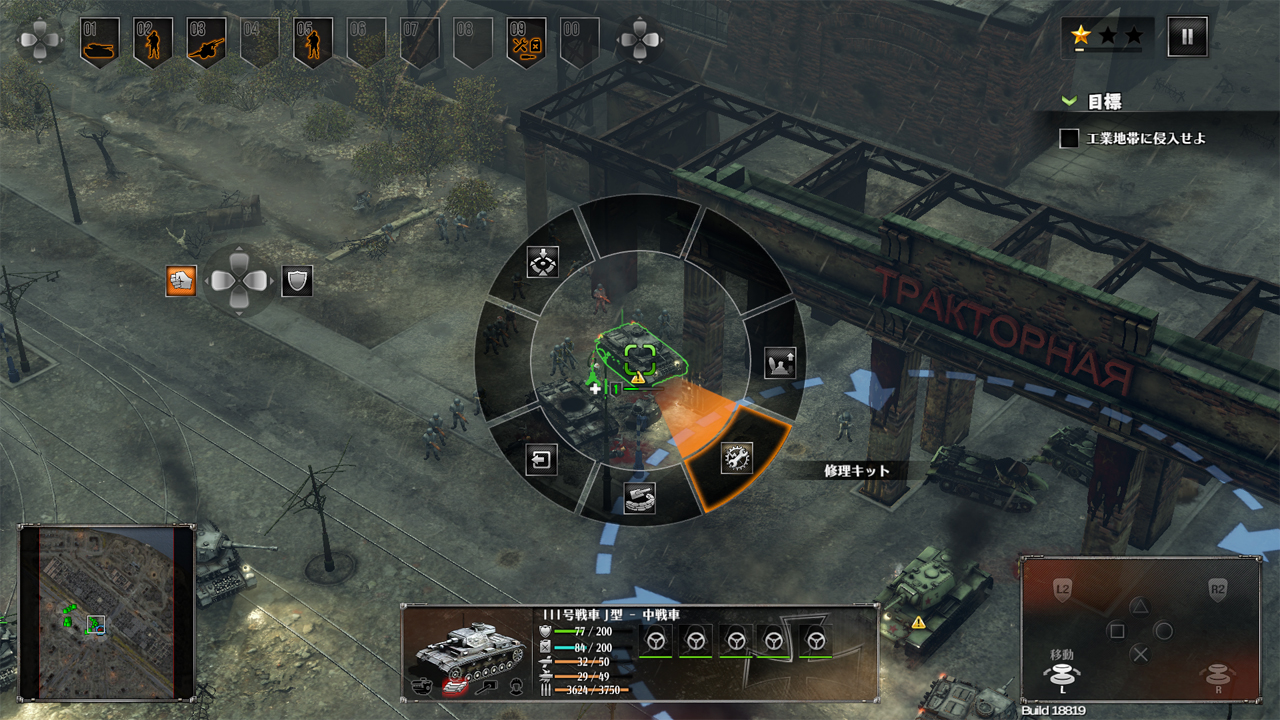Viewport: 1280px width, 720px height.
Task: Select squad group 01 tank banner
Action: (x=100, y=42)
